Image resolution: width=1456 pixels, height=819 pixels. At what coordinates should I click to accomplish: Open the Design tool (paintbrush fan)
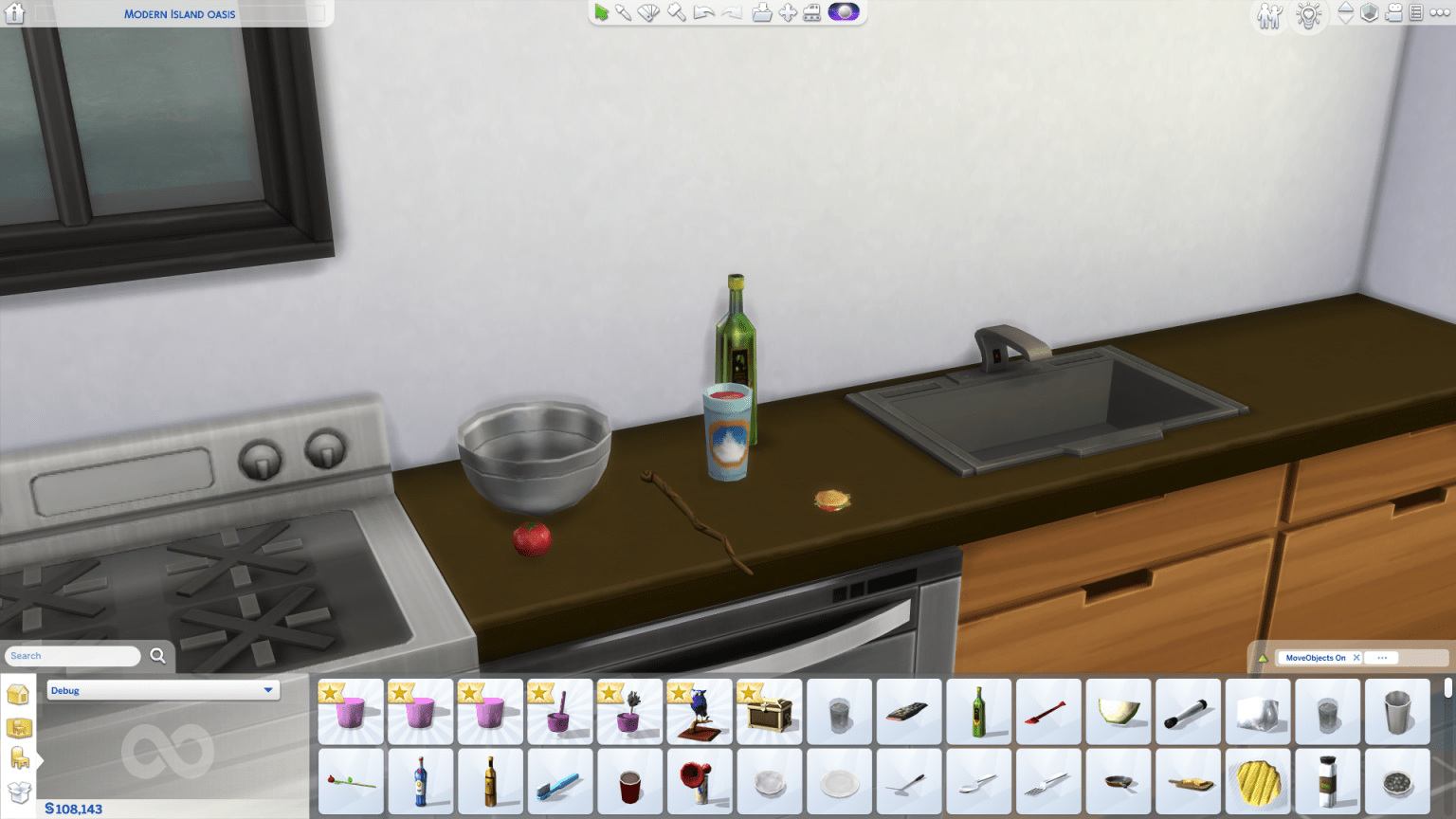point(648,12)
